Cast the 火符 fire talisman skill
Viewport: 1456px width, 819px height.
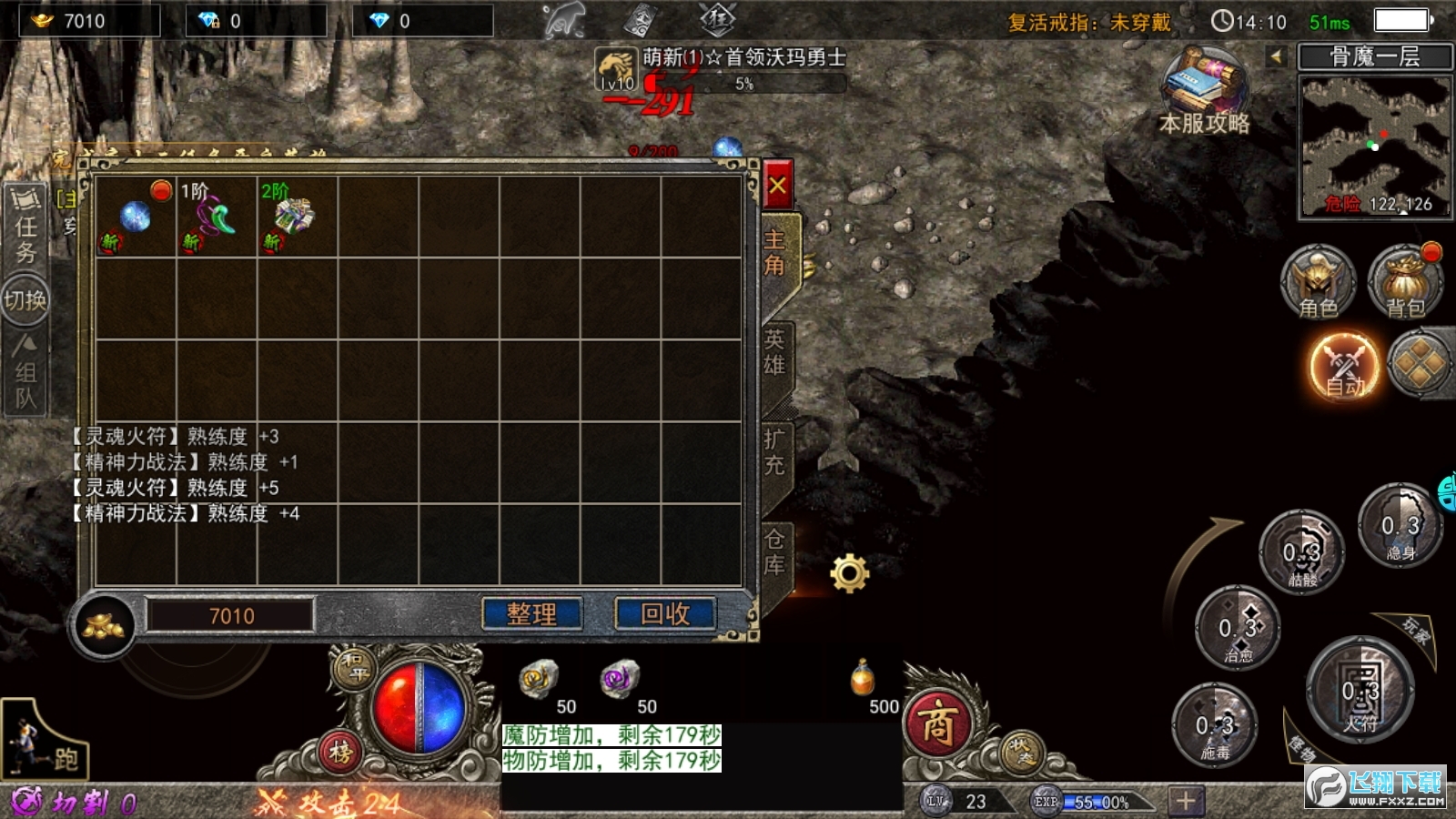click(x=1360, y=693)
